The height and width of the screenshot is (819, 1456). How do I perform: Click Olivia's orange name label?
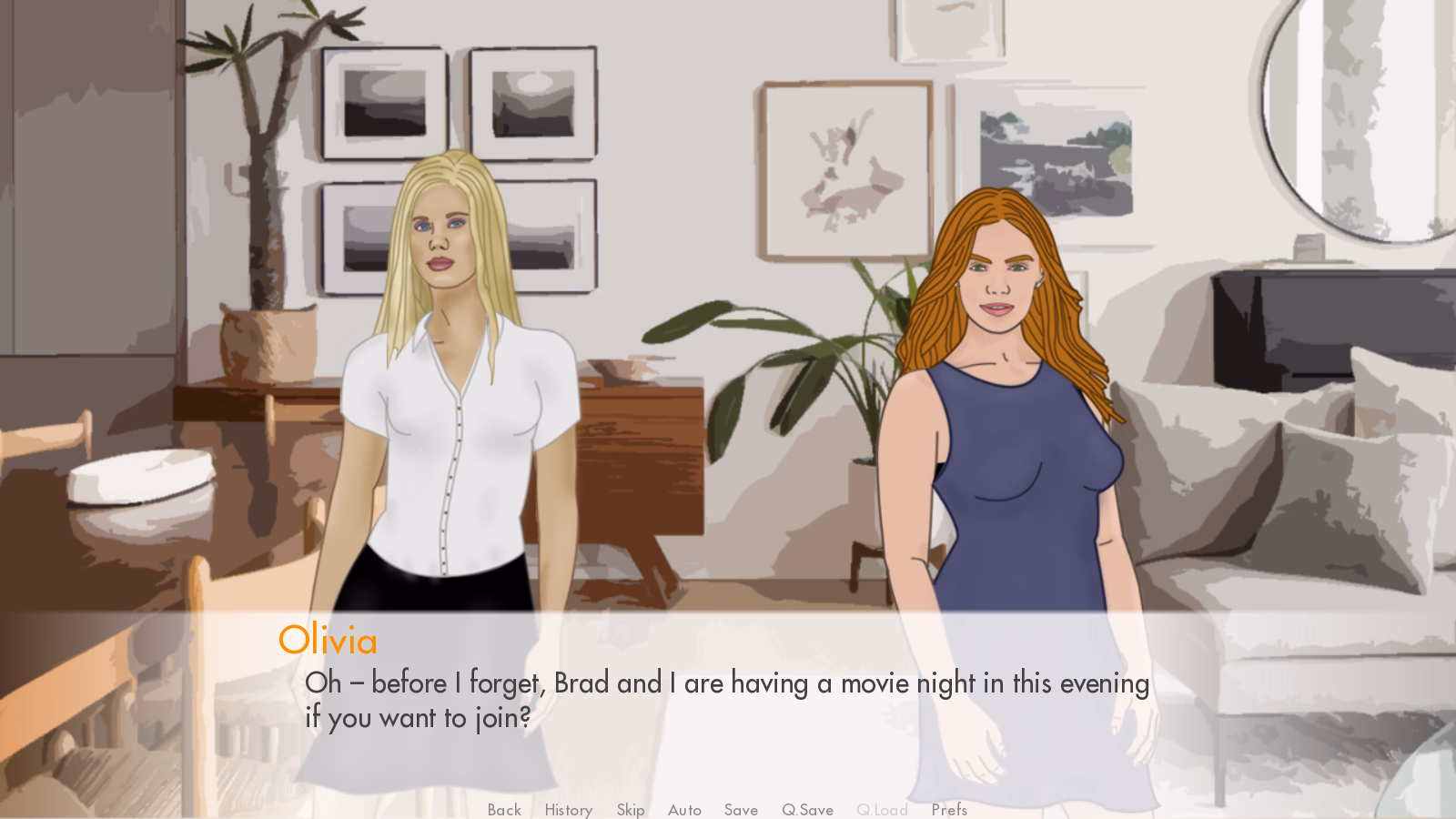(329, 642)
